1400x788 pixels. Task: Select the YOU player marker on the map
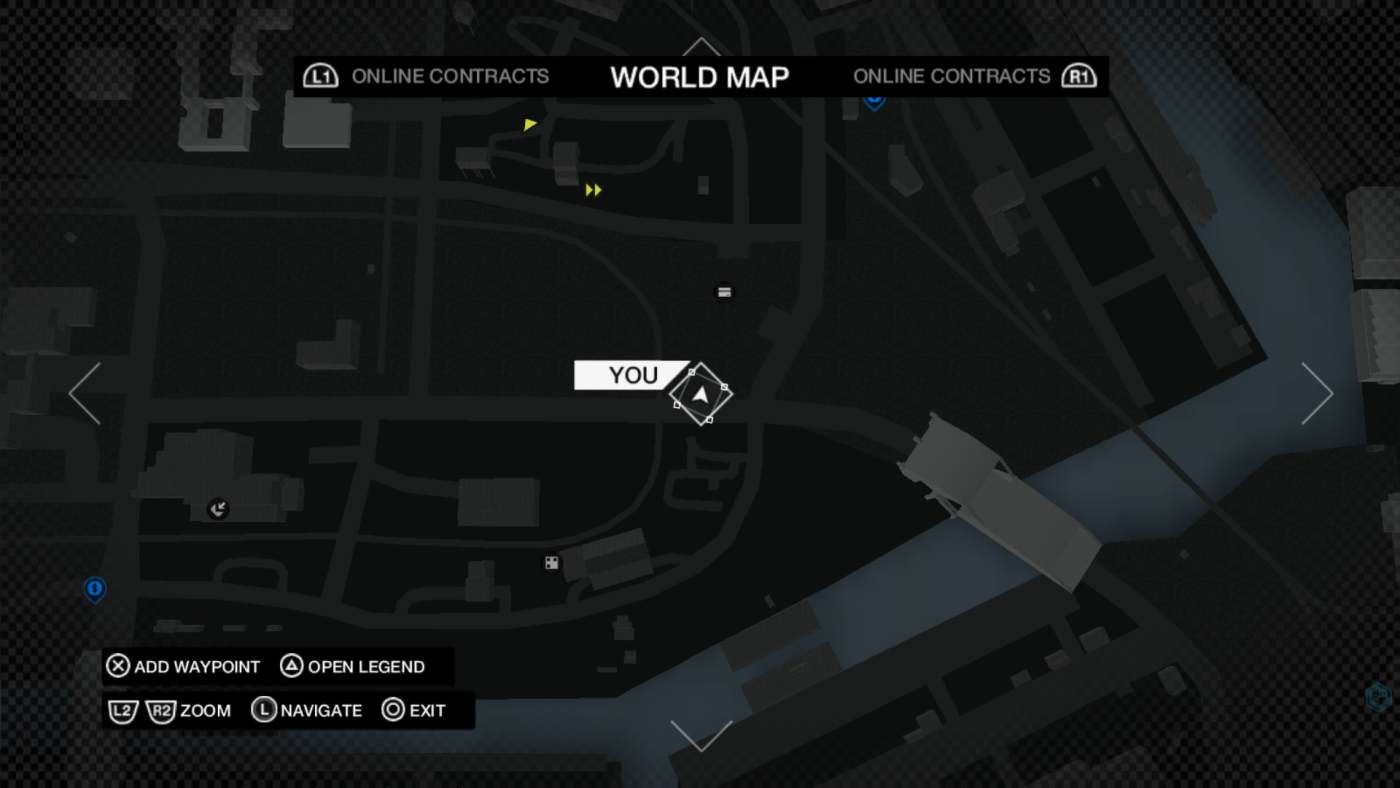[701, 394]
